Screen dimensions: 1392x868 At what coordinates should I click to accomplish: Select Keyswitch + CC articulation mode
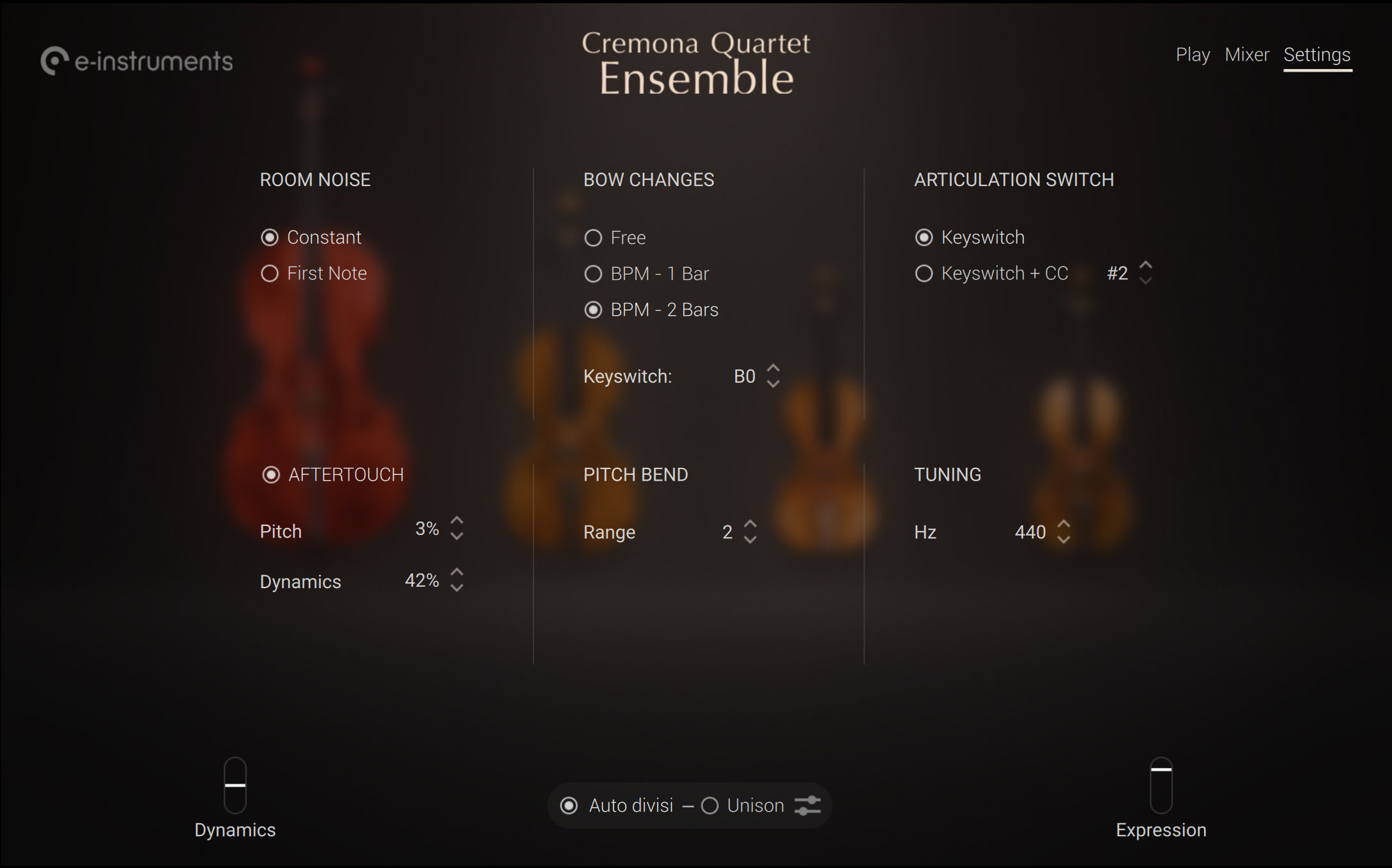tap(924, 274)
